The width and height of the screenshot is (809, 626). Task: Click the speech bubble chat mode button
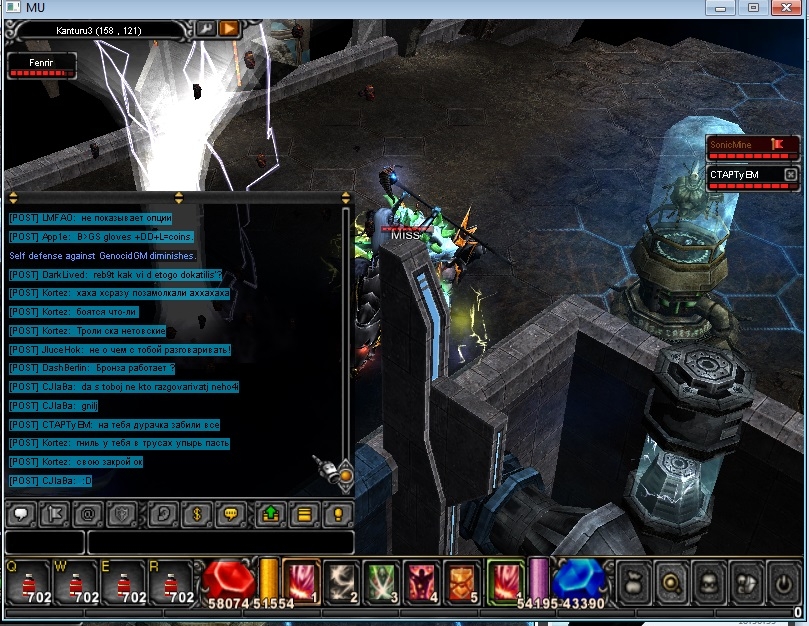(20, 515)
